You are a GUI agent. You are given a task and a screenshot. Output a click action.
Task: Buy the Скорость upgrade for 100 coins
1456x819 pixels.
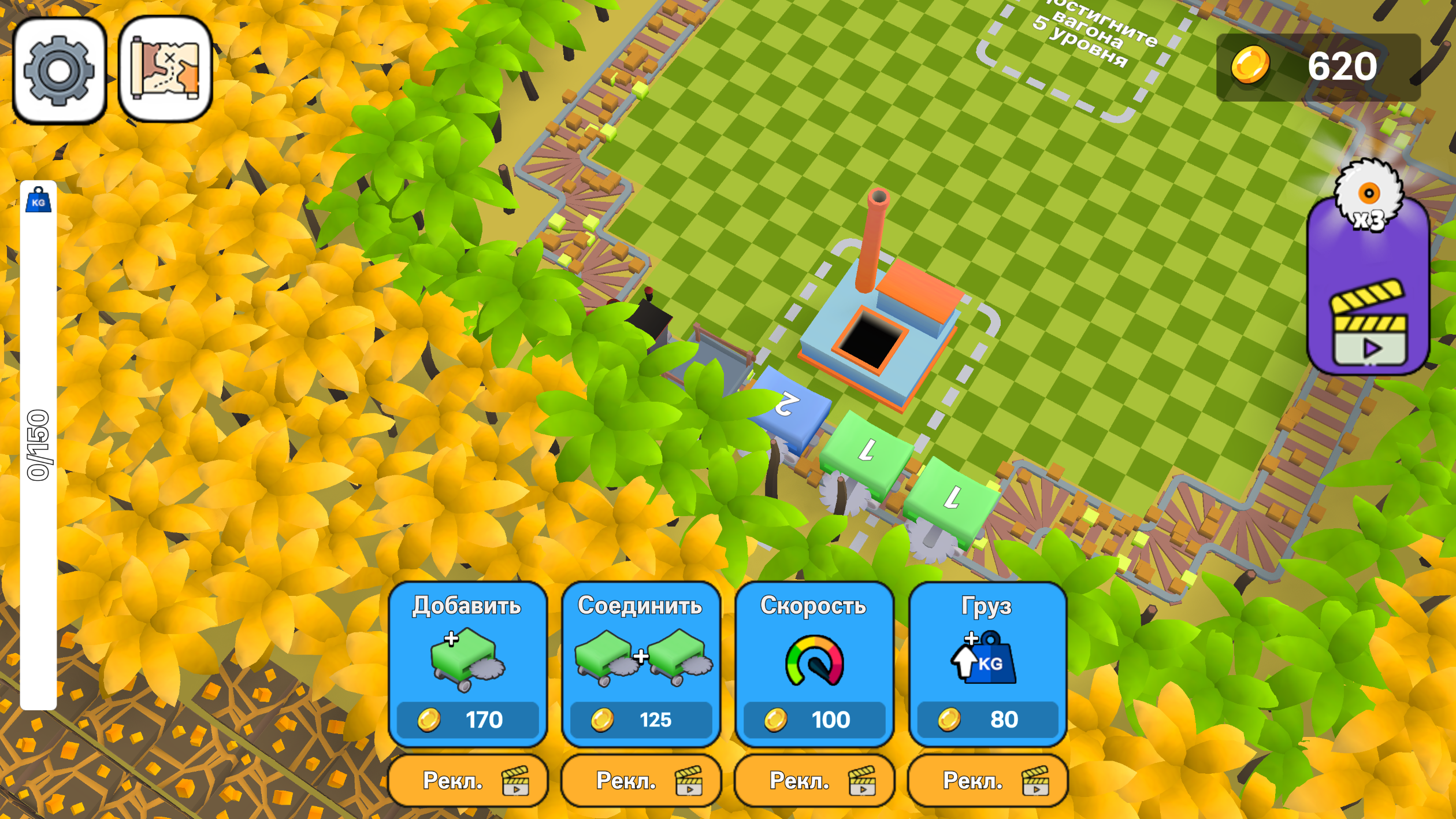(x=815, y=720)
